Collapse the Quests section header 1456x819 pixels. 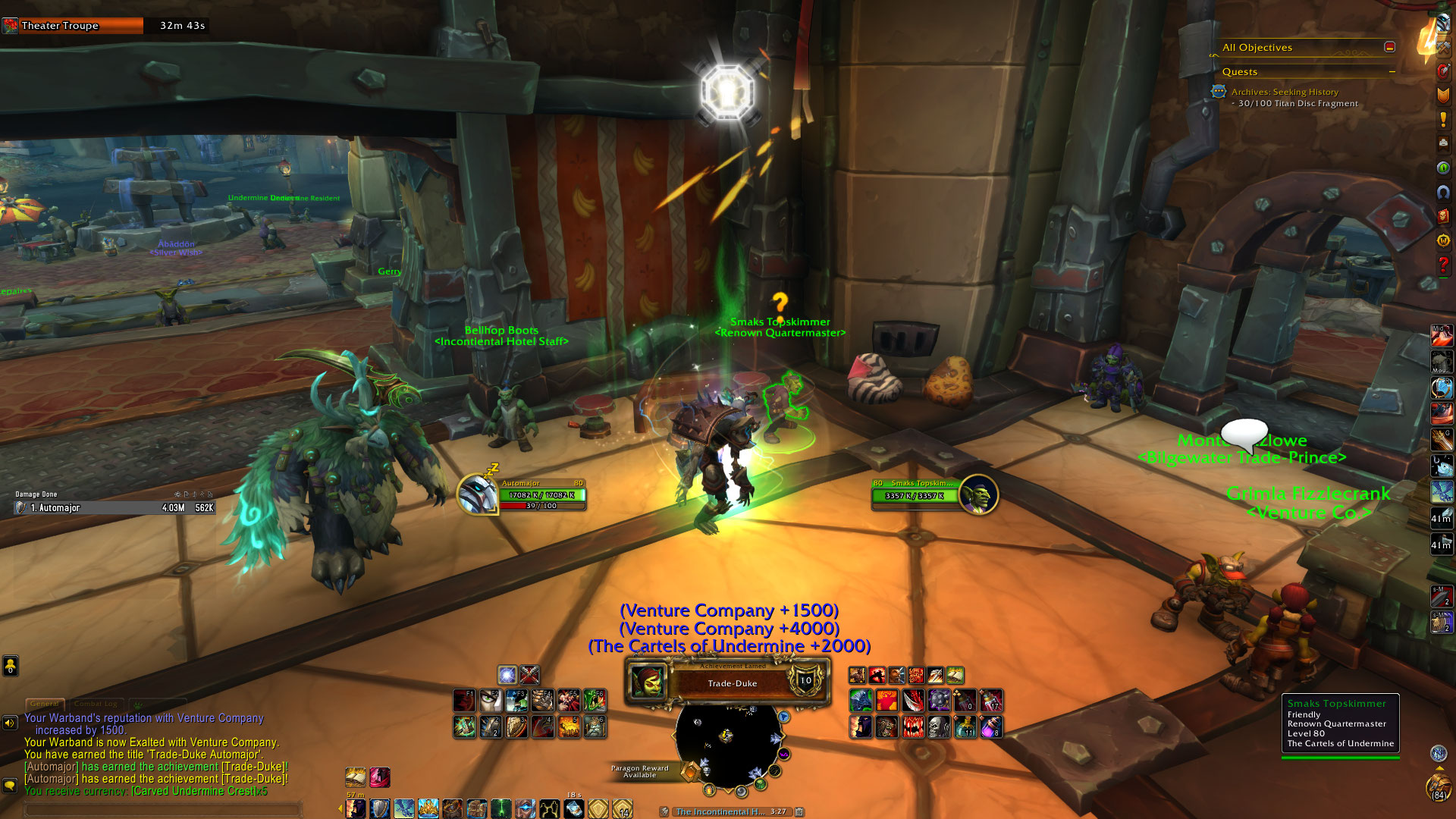point(1392,72)
